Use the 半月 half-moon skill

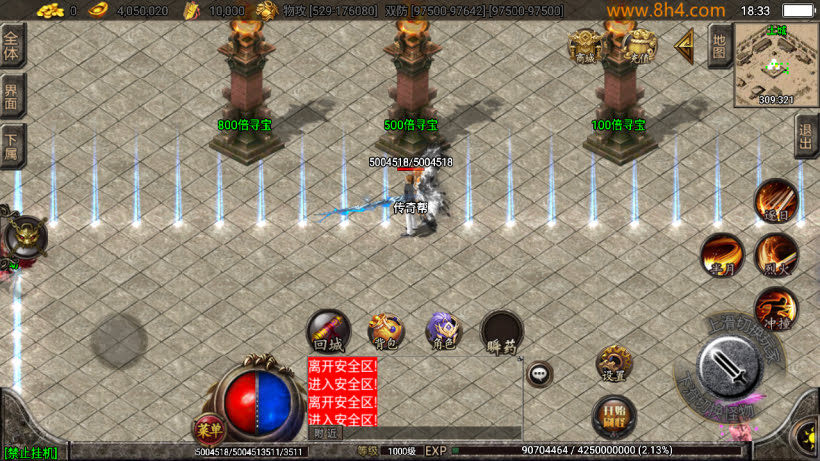(720, 254)
